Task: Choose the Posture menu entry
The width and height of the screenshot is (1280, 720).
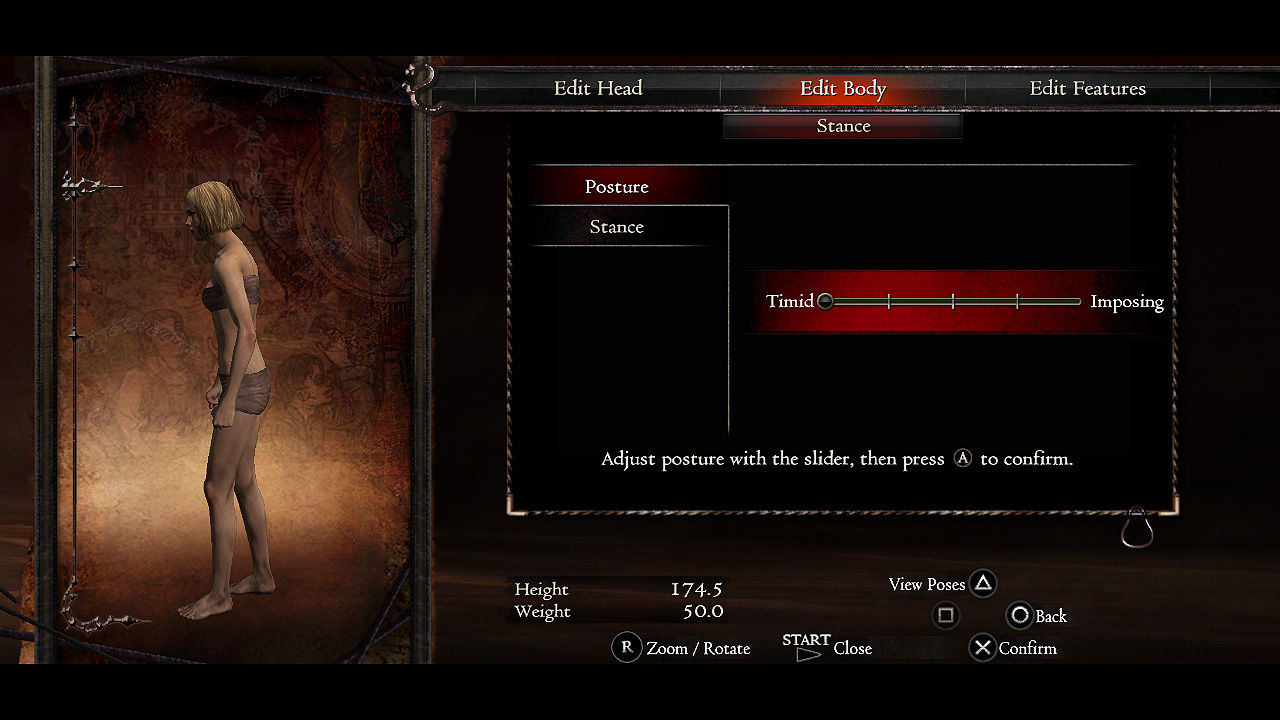Action: 617,187
